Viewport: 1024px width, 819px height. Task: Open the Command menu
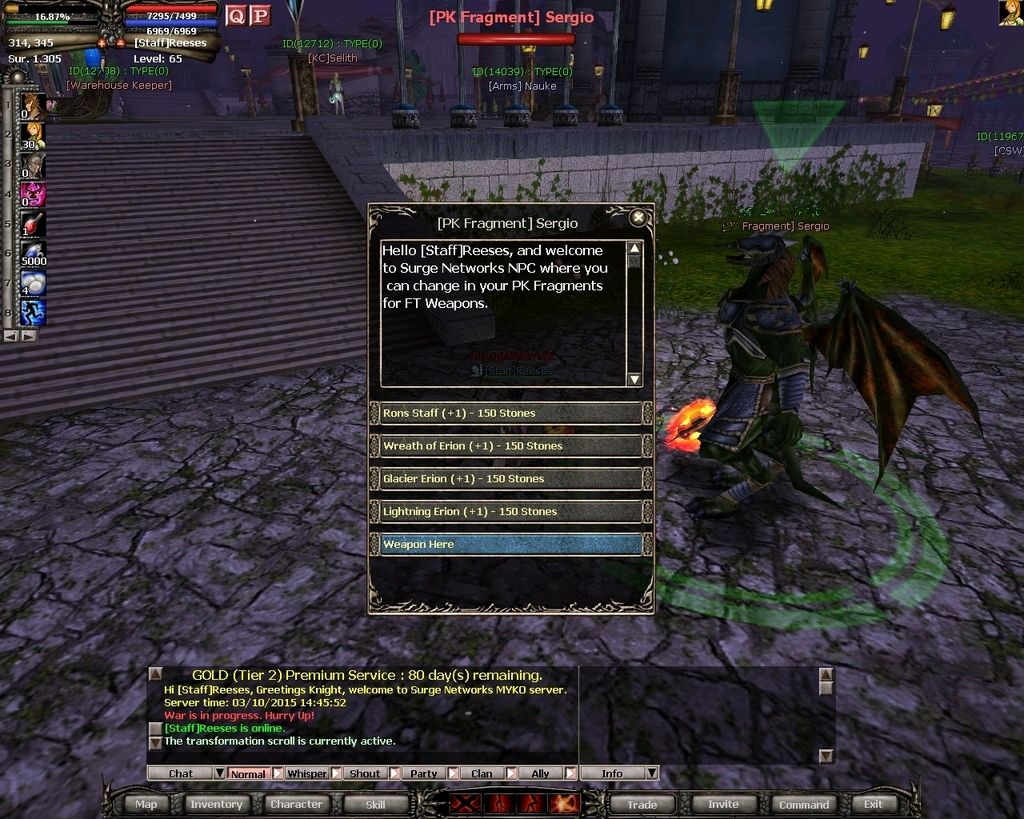[x=804, y=804]
